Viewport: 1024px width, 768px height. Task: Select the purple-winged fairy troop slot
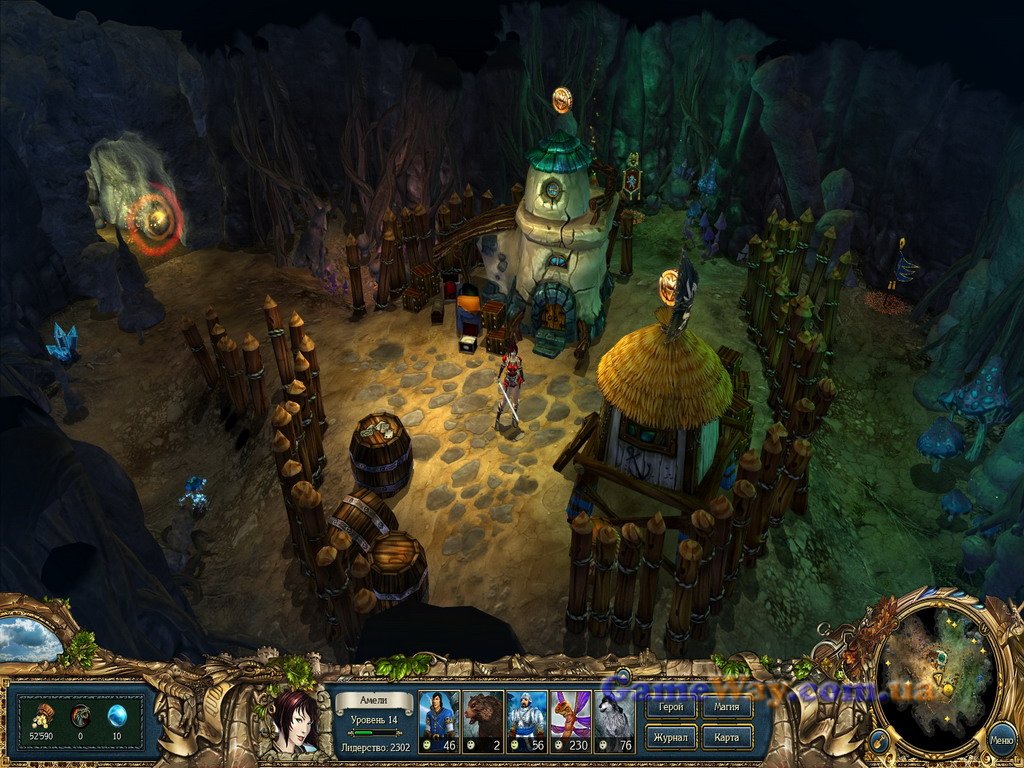tap(570, 720)
